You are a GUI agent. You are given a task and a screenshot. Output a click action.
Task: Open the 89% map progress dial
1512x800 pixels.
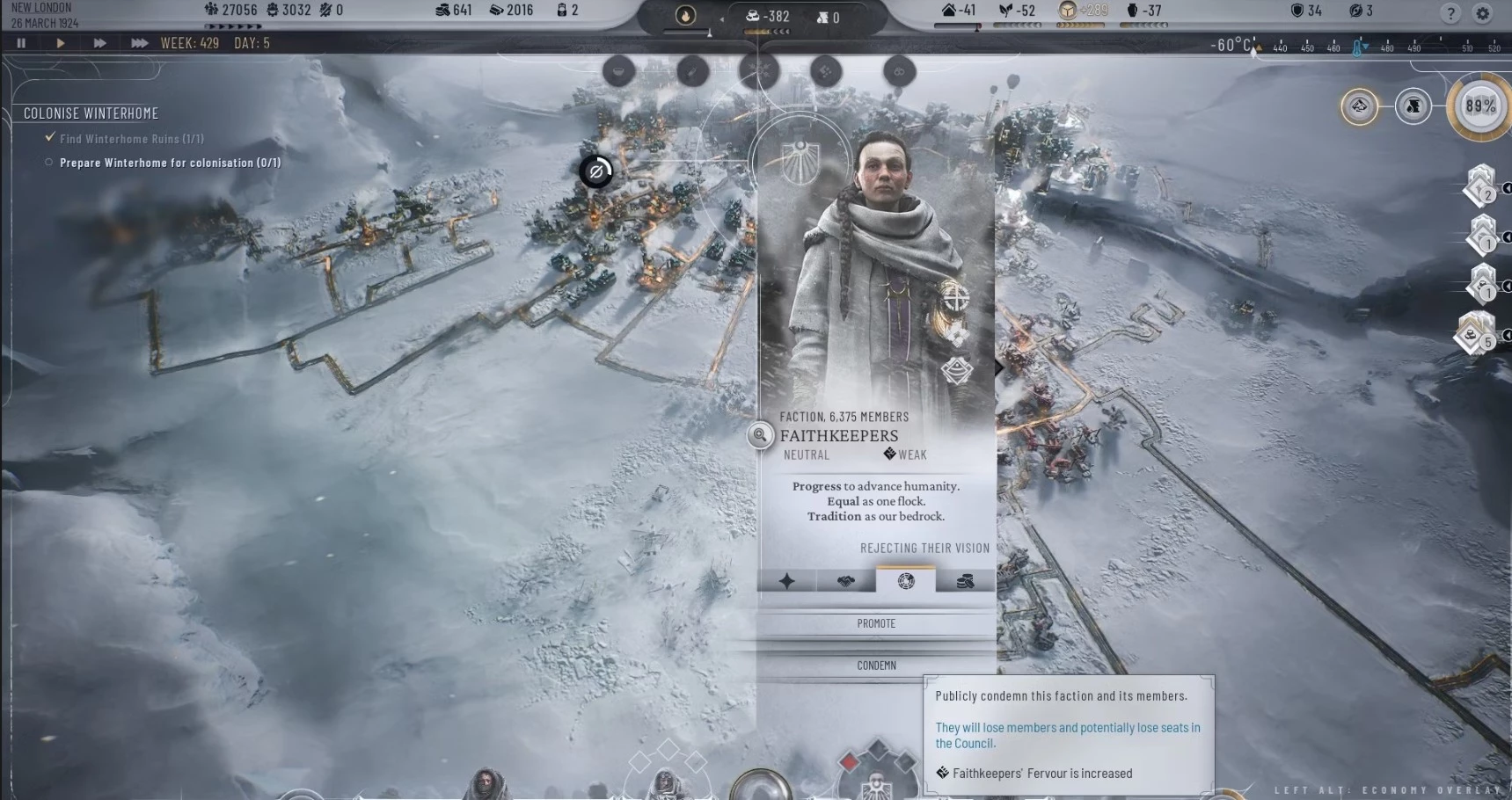(1480, 106)
